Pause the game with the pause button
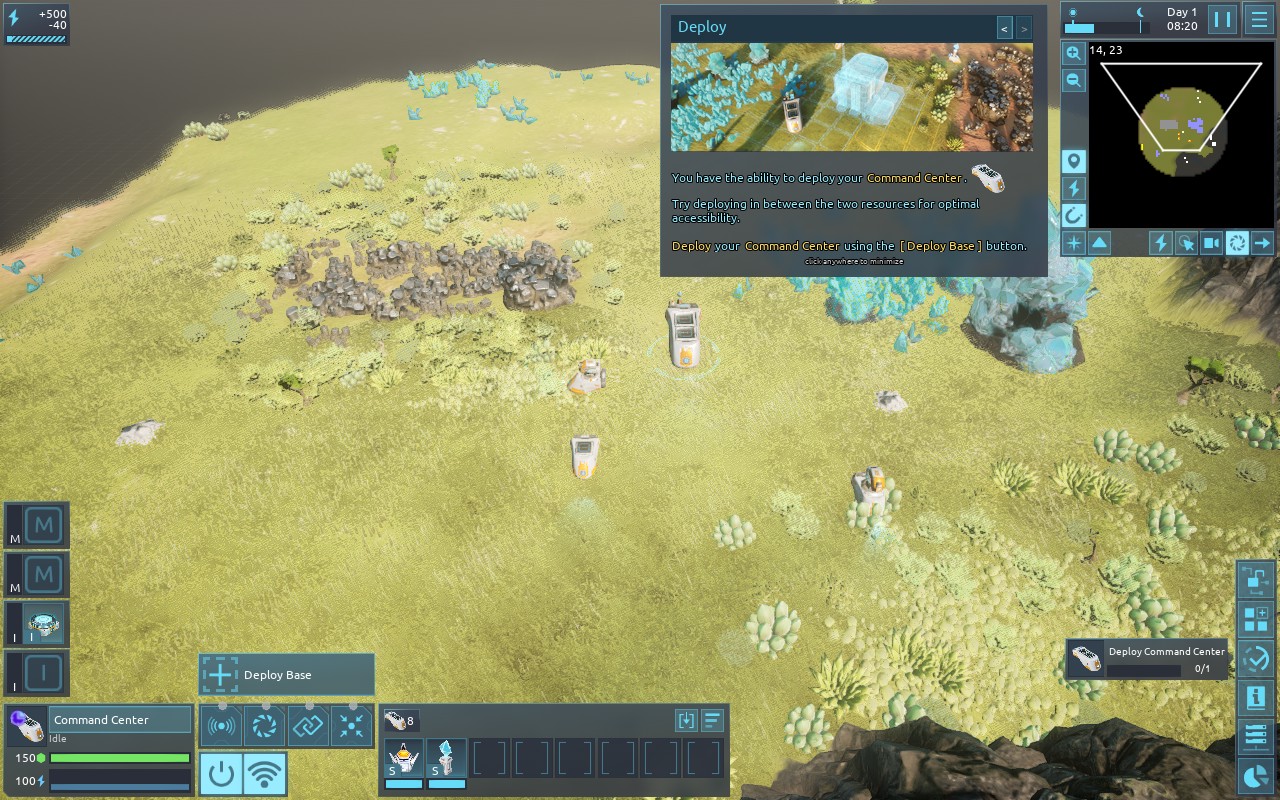1280x800 pixels. coord(1222,19)
